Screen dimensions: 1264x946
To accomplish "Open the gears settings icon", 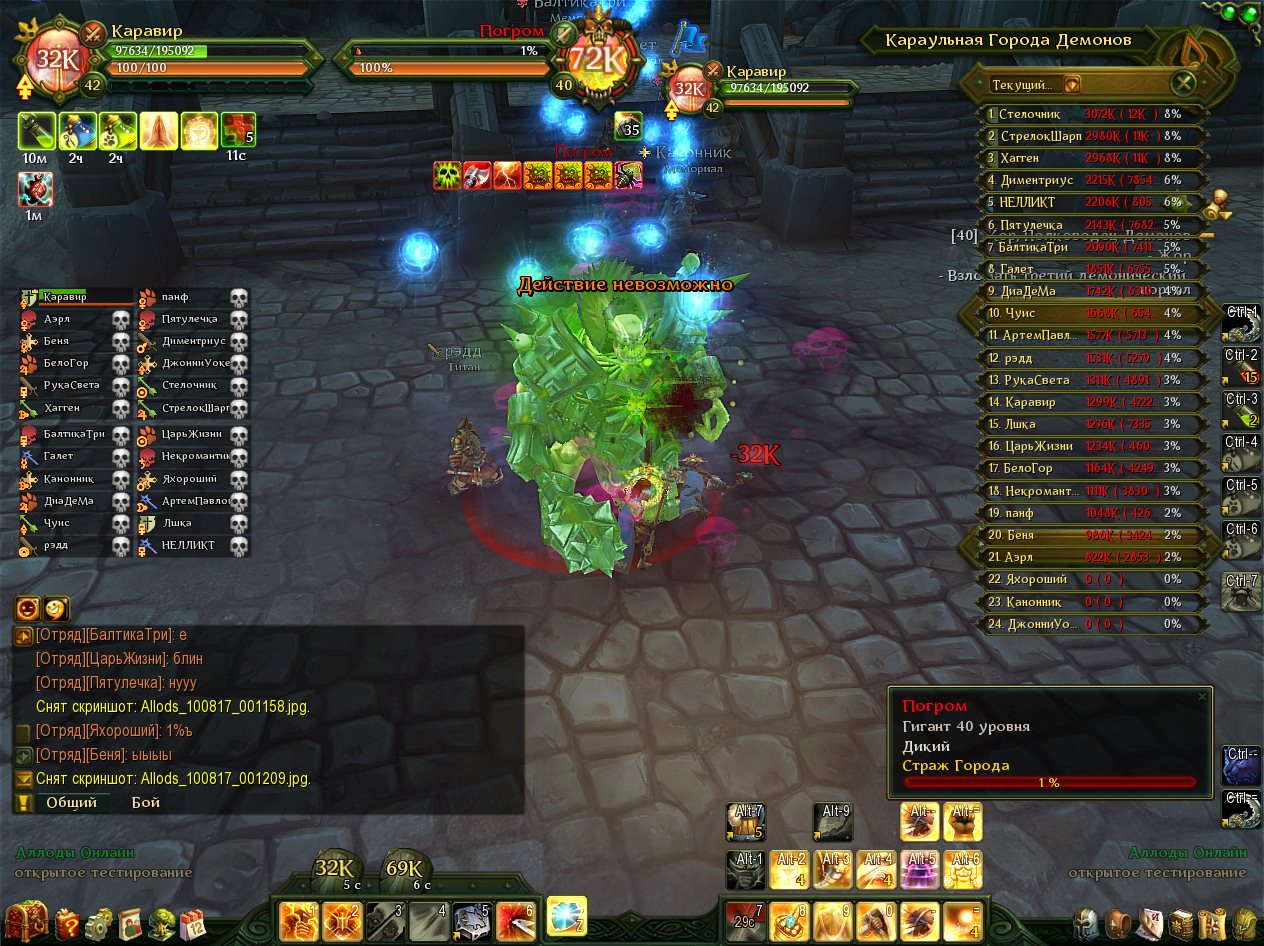I will pyautogui.click(x=100, y=923).
